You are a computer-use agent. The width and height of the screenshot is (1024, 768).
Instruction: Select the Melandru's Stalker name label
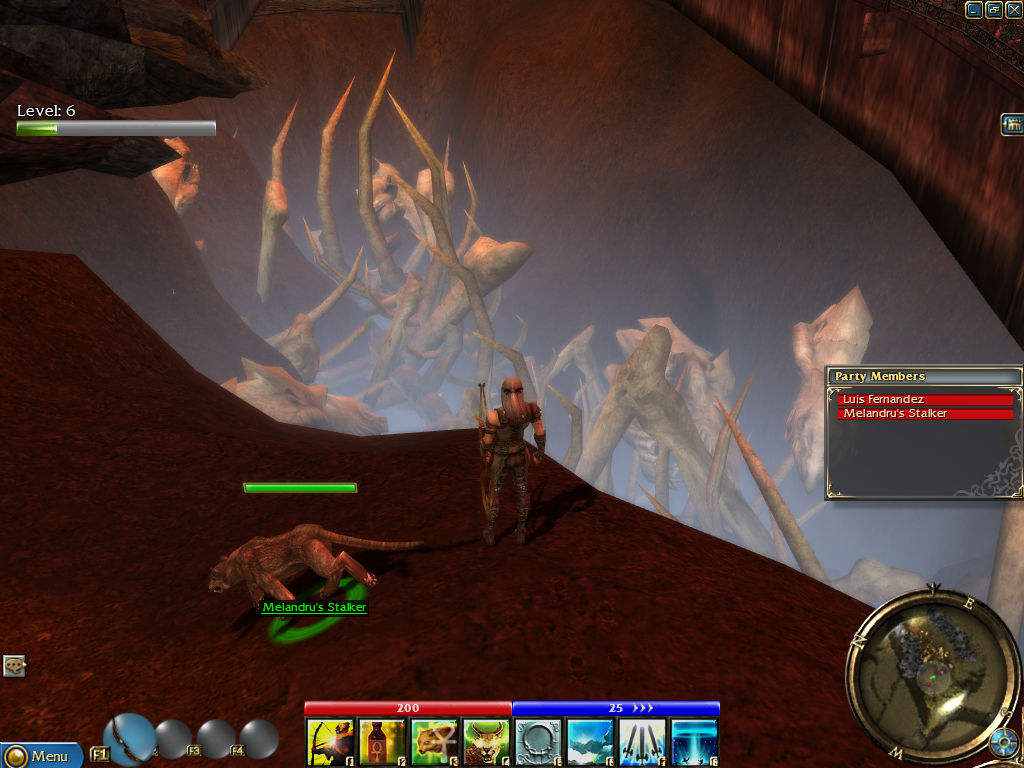point(314,607)
